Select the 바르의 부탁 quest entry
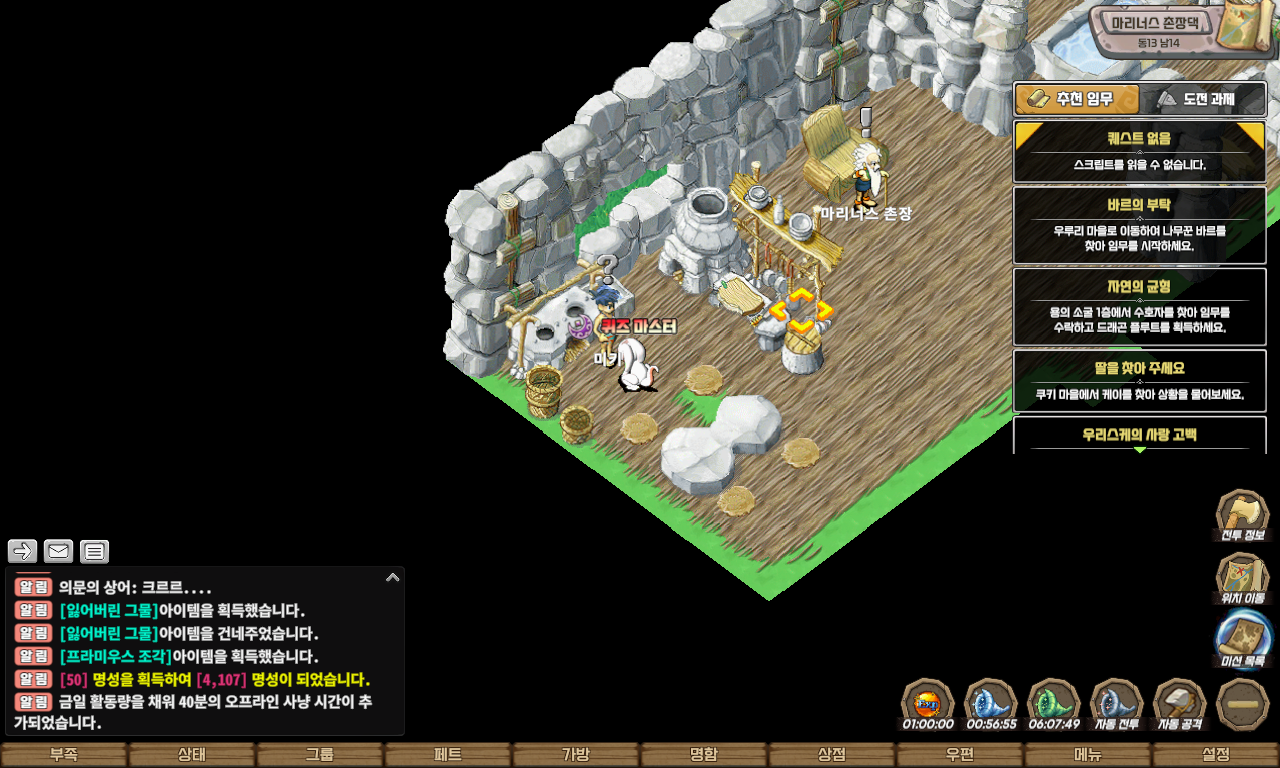 coord(1139,225)
